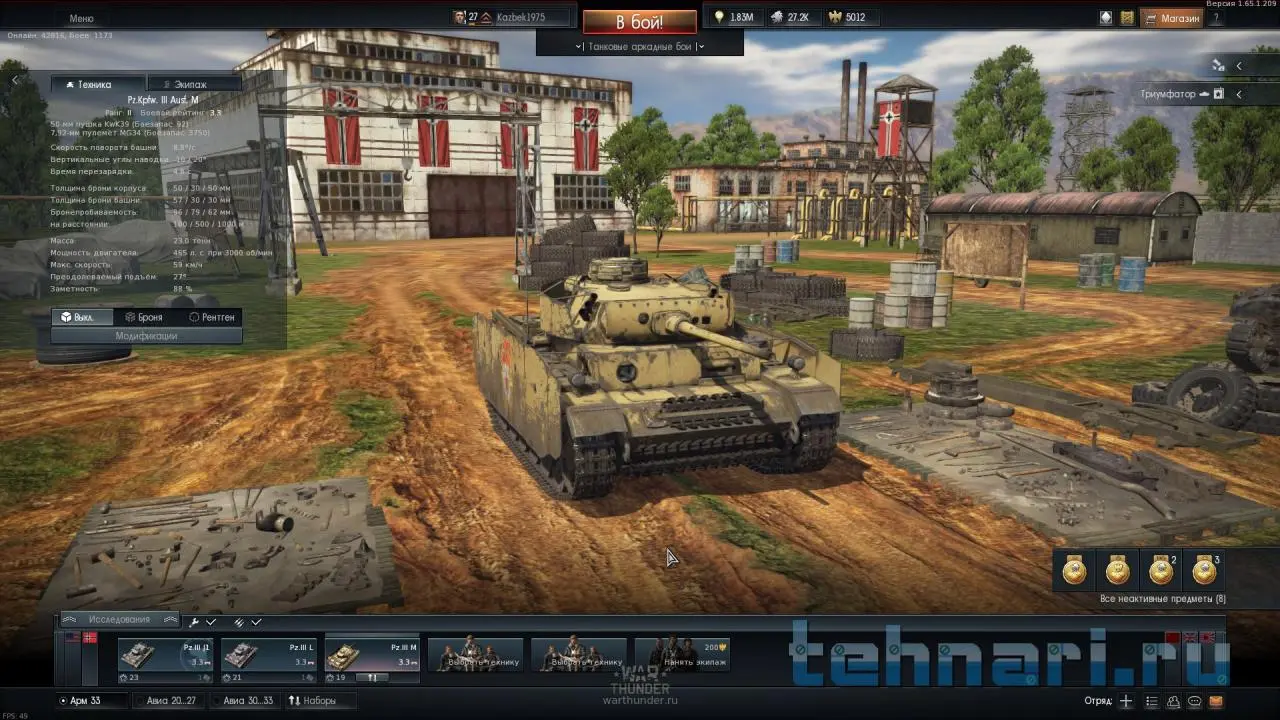The image size is (1280, 720).
Task: Switch to the Авиа 20..27 preset
Action: 171,701
